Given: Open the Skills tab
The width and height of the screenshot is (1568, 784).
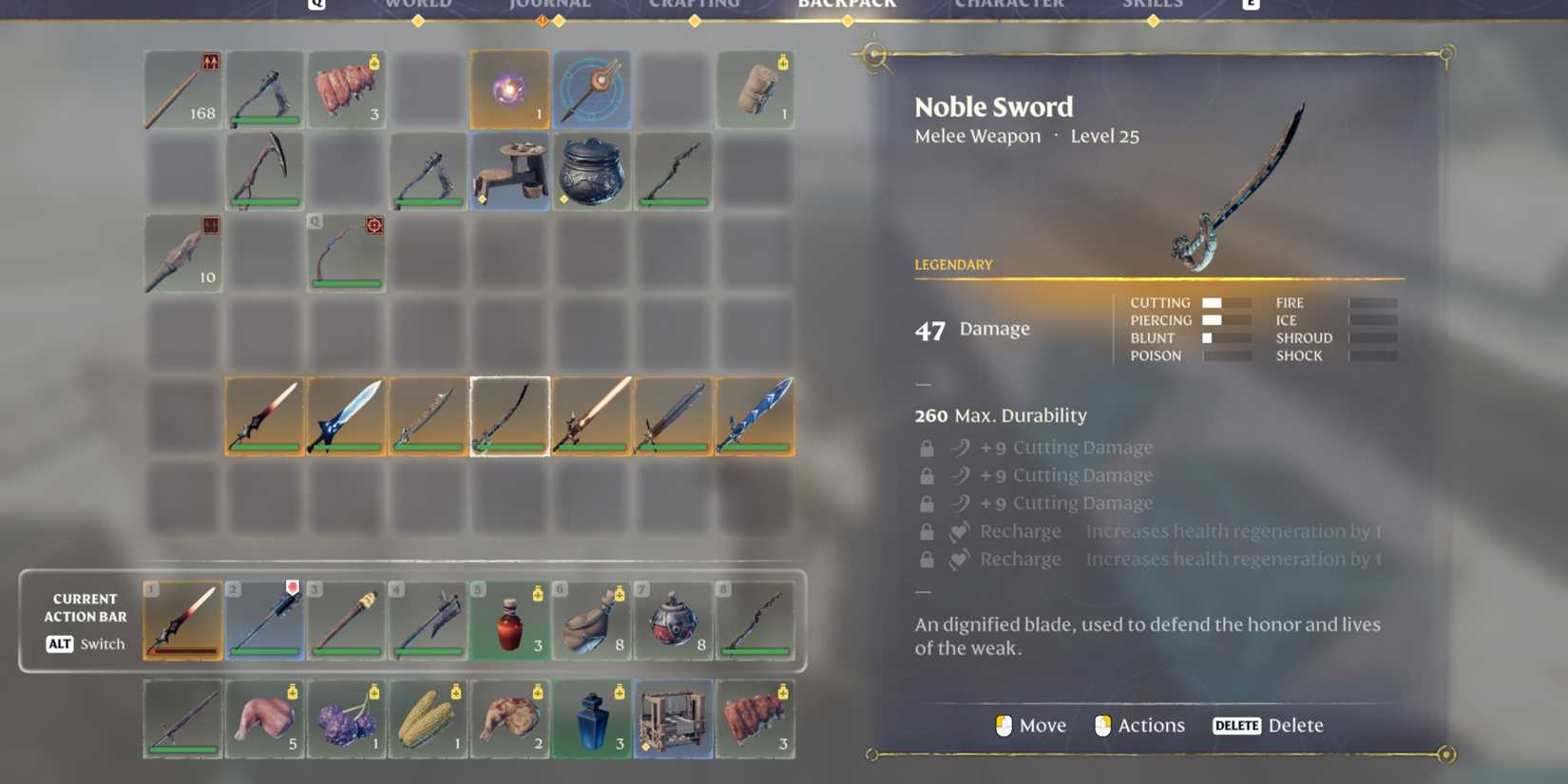Looking at the screenshot, I should coord(1153,5).
